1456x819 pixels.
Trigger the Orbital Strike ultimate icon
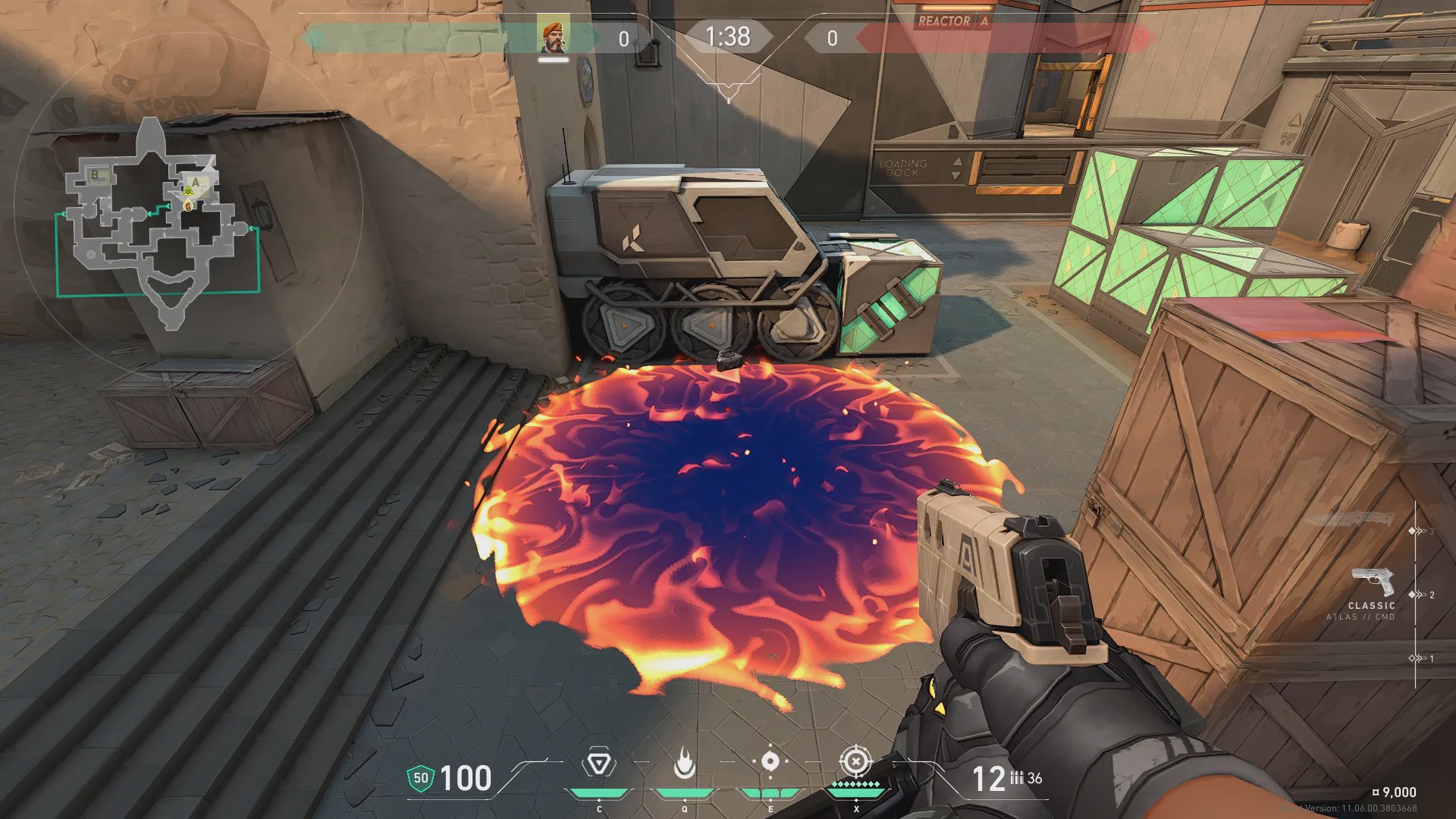click(856, 761)
